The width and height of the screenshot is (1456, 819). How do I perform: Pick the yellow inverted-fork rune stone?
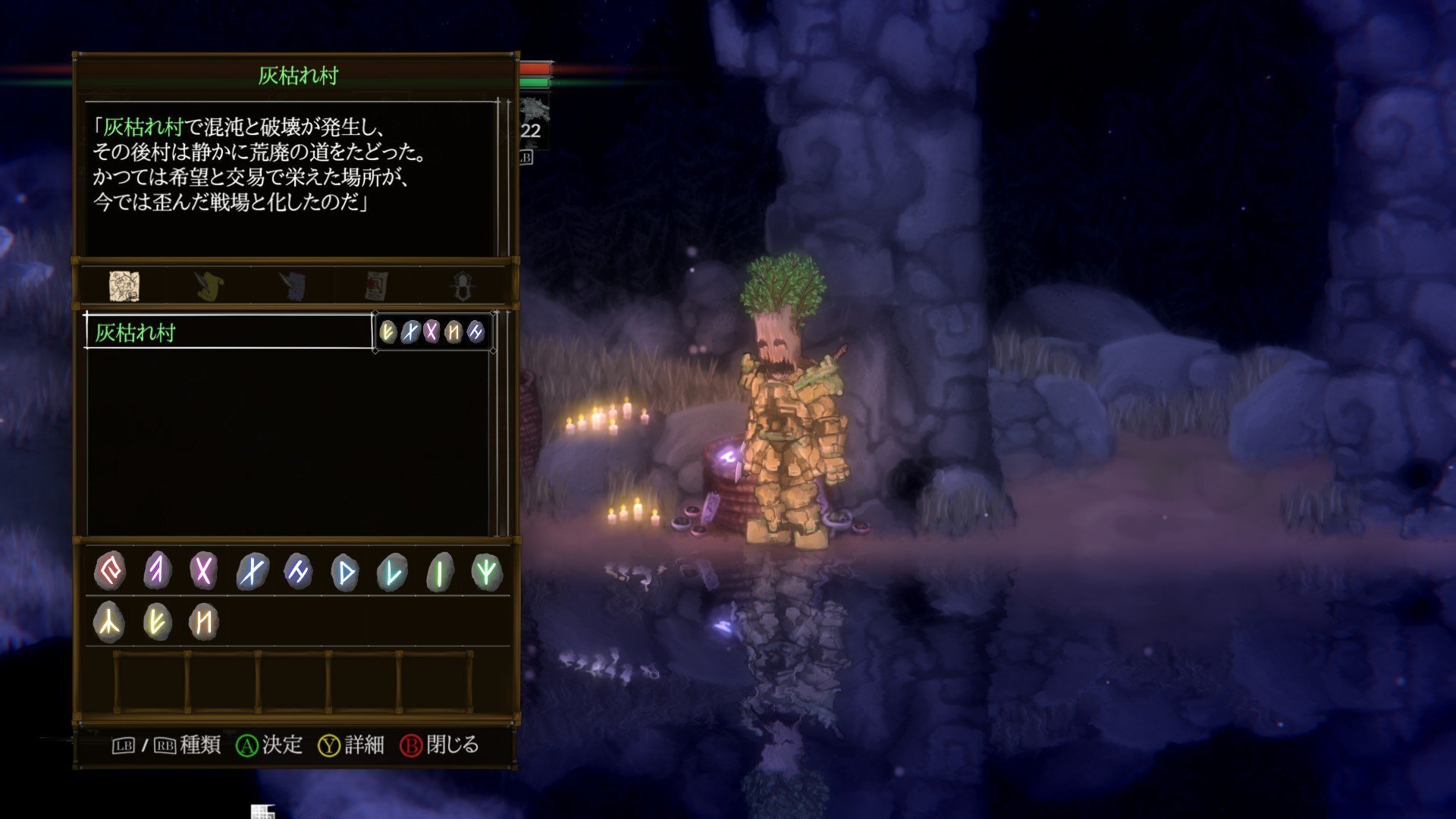(109, 622)
